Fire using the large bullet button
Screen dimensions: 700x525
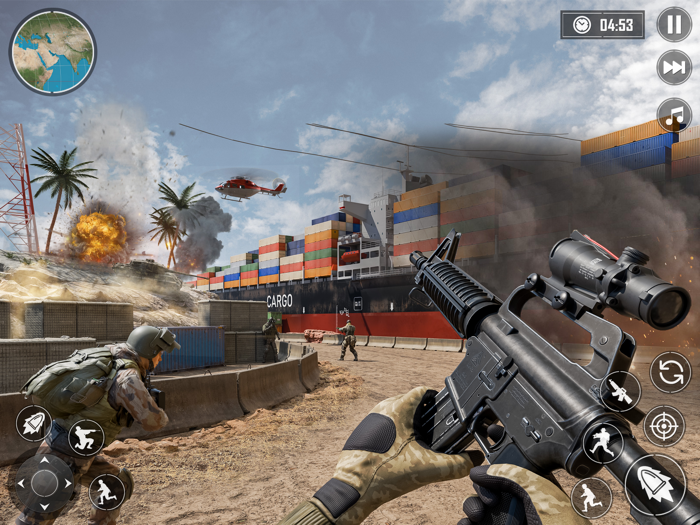click(x=656, y=483)
